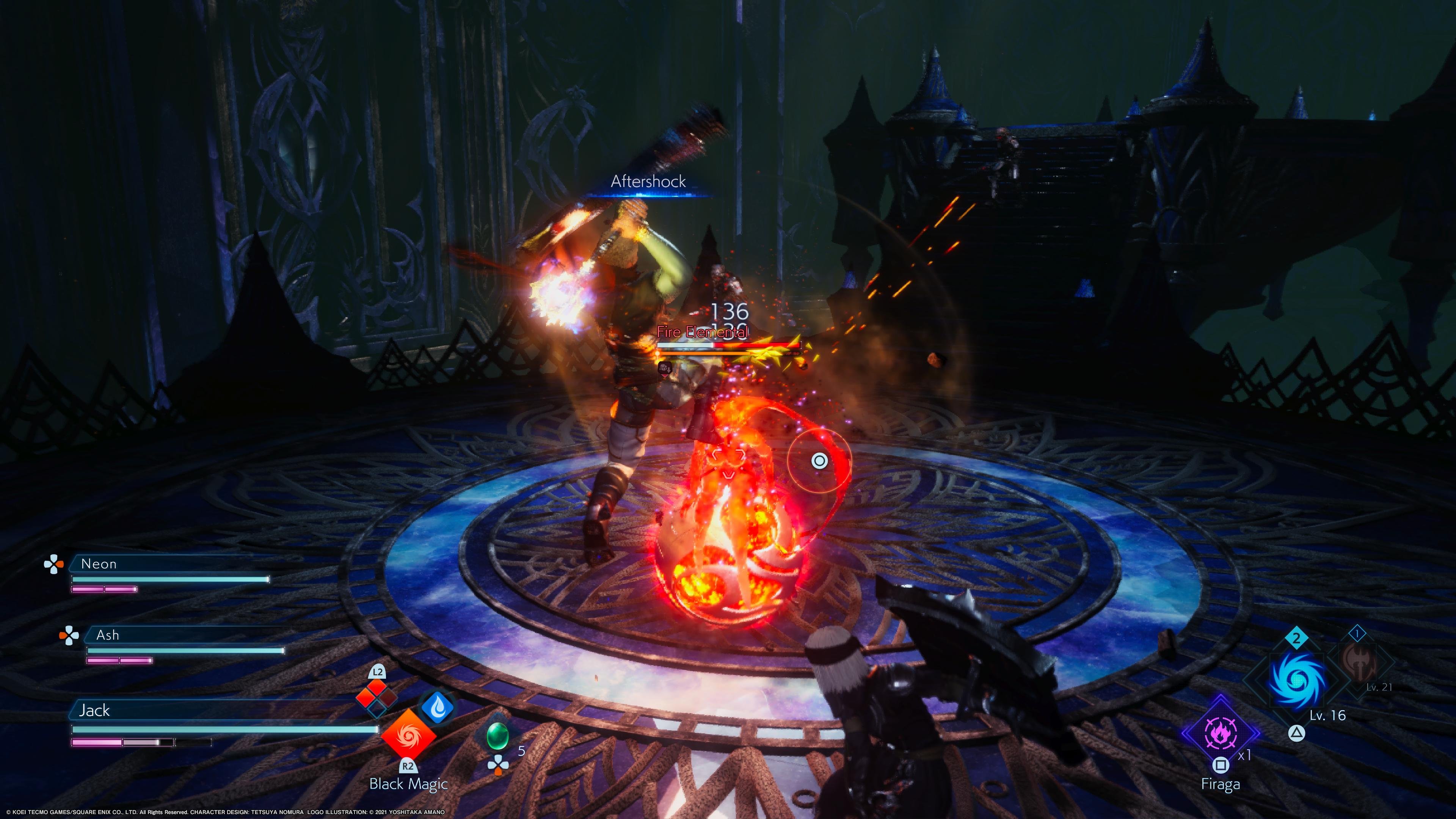Click the red four-diamond MP gauge icon
1456x819 pixels.
pyautogui.click(x=377, y=698)
